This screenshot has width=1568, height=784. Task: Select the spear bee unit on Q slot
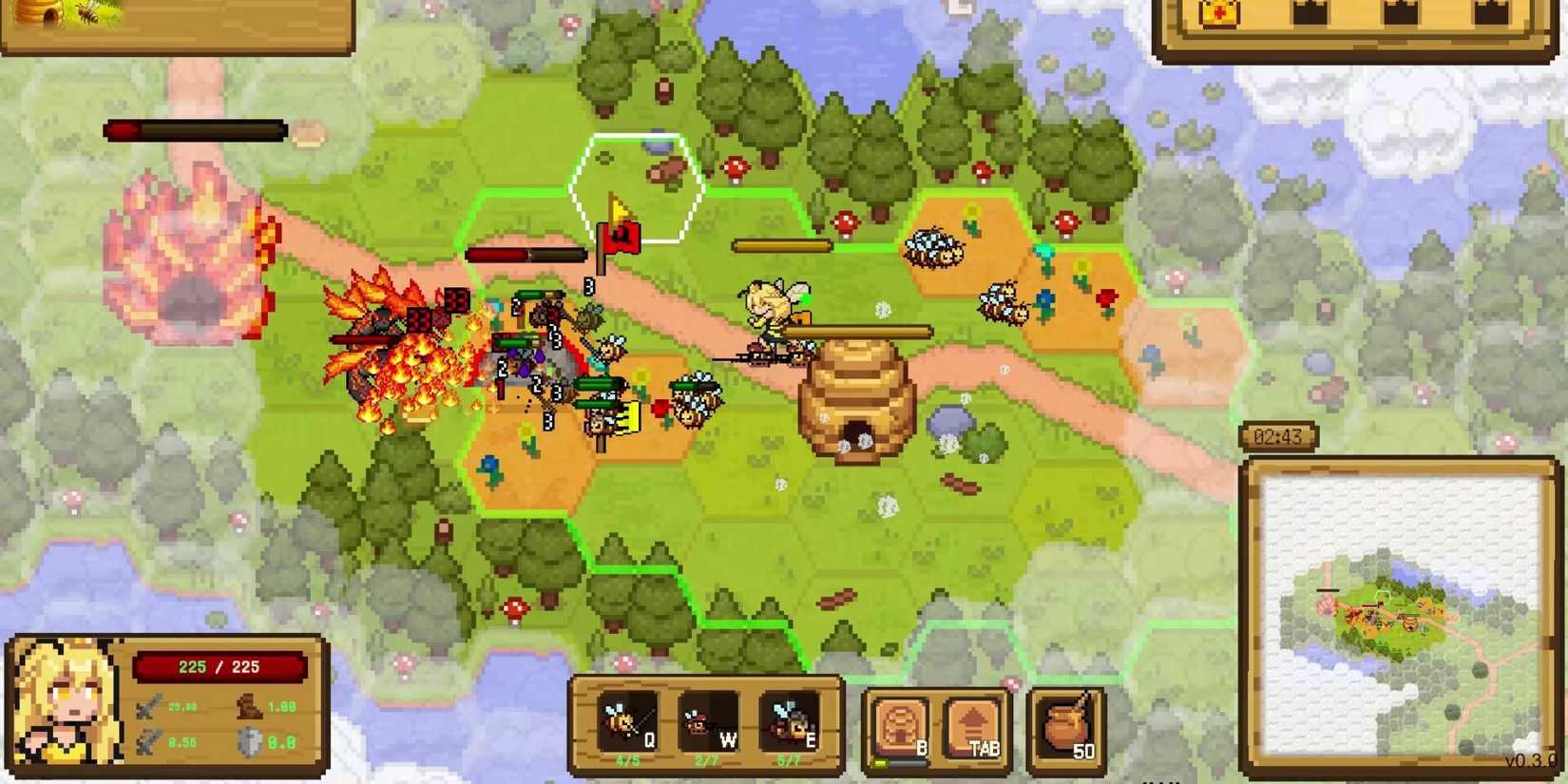627,722
